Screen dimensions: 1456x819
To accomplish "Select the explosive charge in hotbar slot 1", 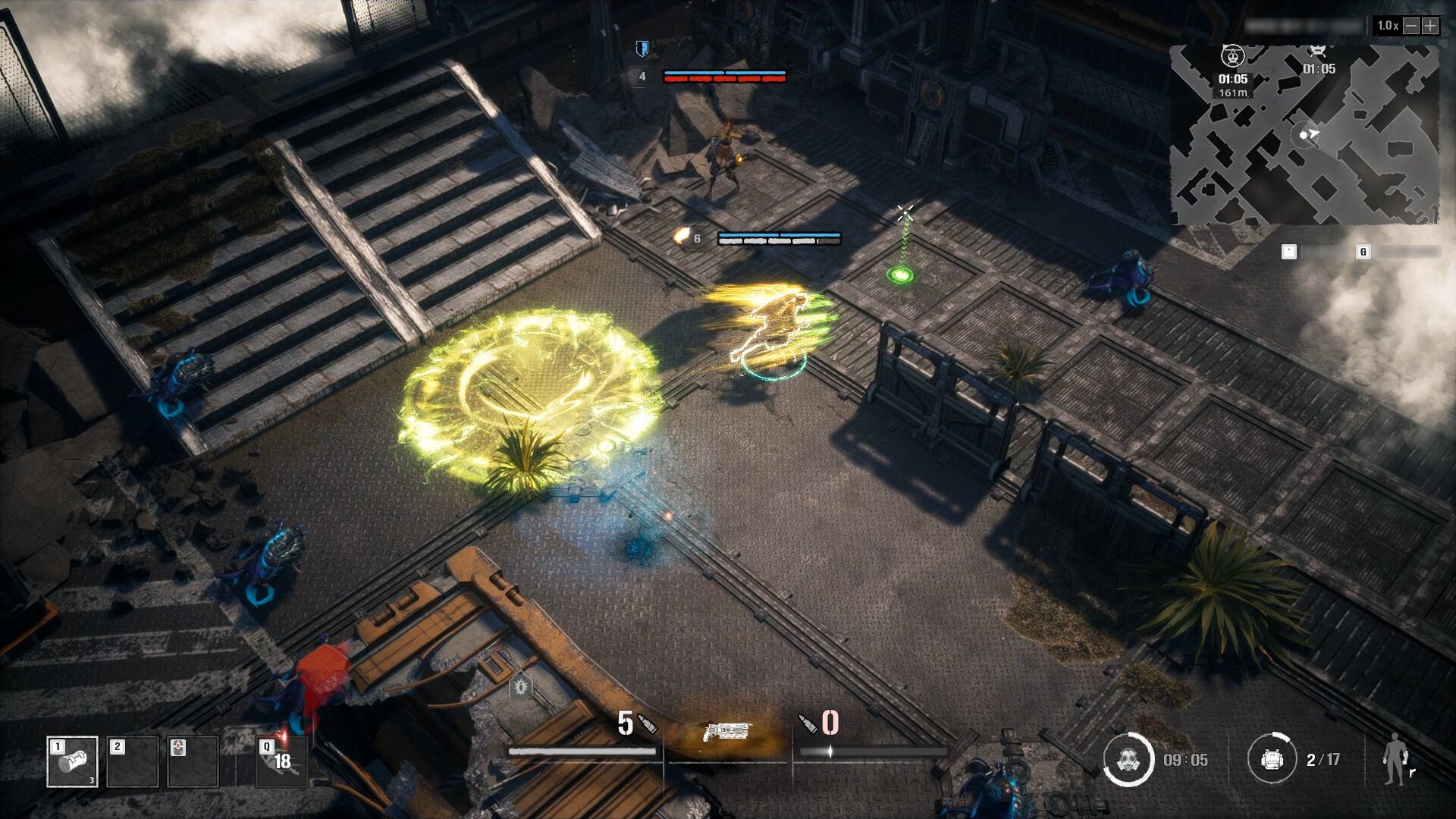I will pos(74,761).
